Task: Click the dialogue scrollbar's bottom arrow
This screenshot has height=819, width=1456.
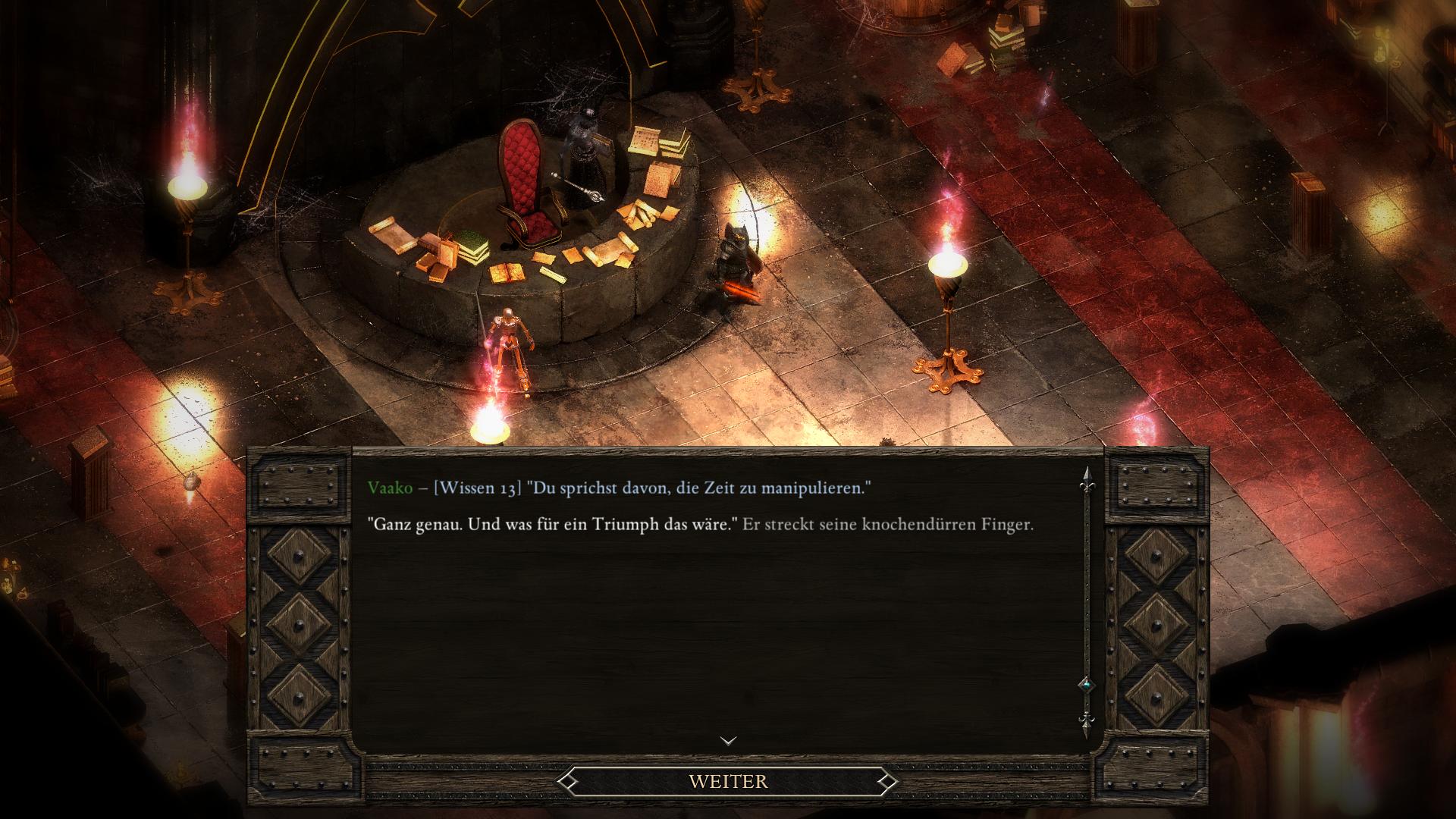Action: click(1086, 723)
